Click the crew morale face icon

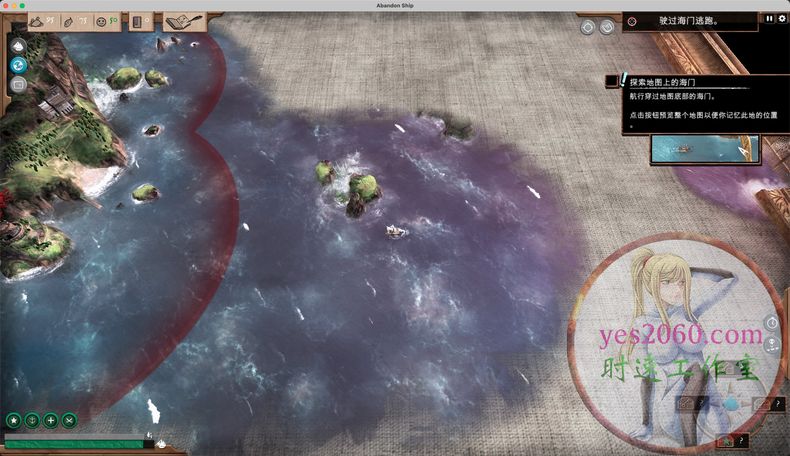pyautogui.click(x=102, y=20)
